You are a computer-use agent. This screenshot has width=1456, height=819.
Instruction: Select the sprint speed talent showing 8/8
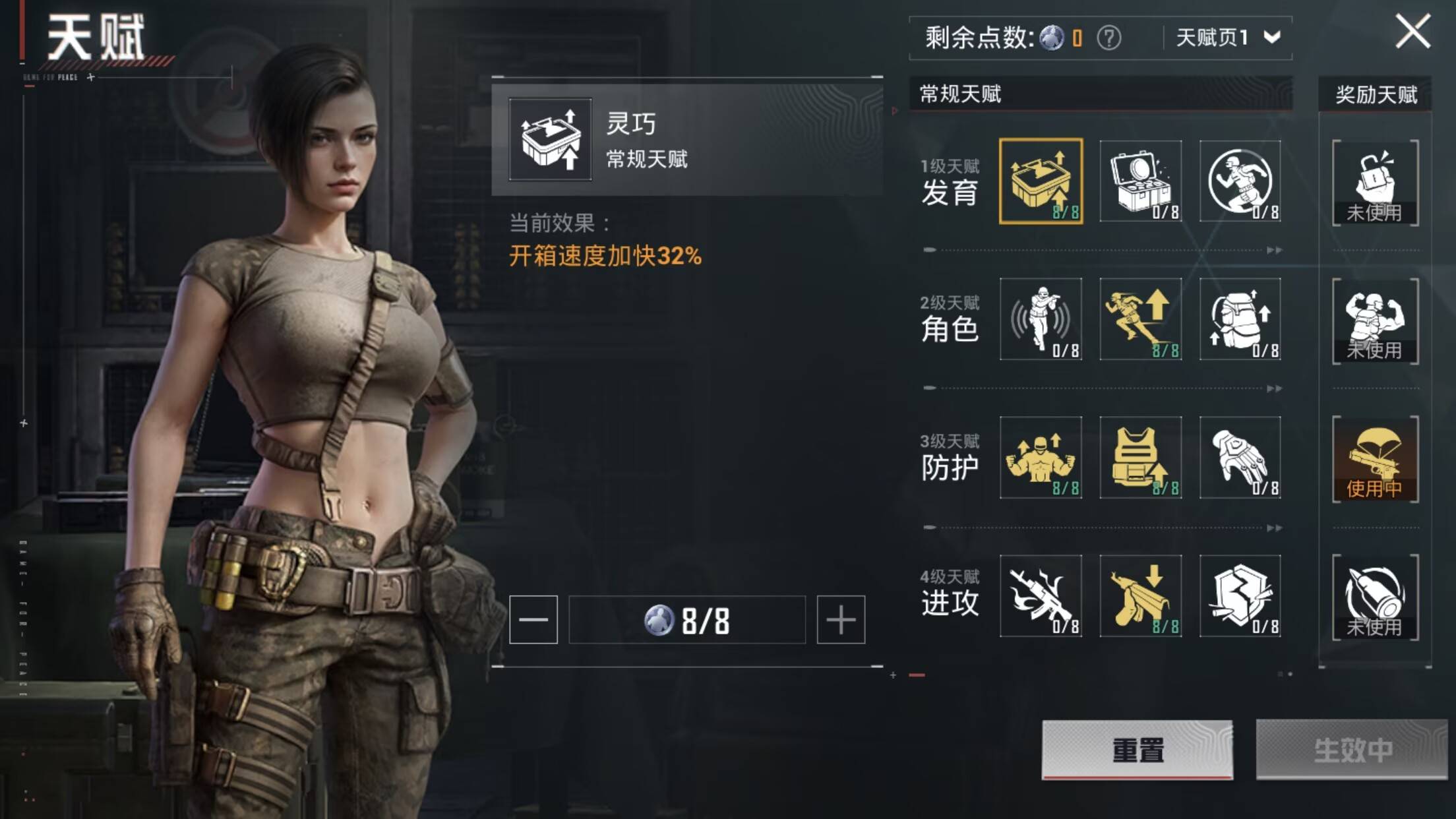(1142, 319)
